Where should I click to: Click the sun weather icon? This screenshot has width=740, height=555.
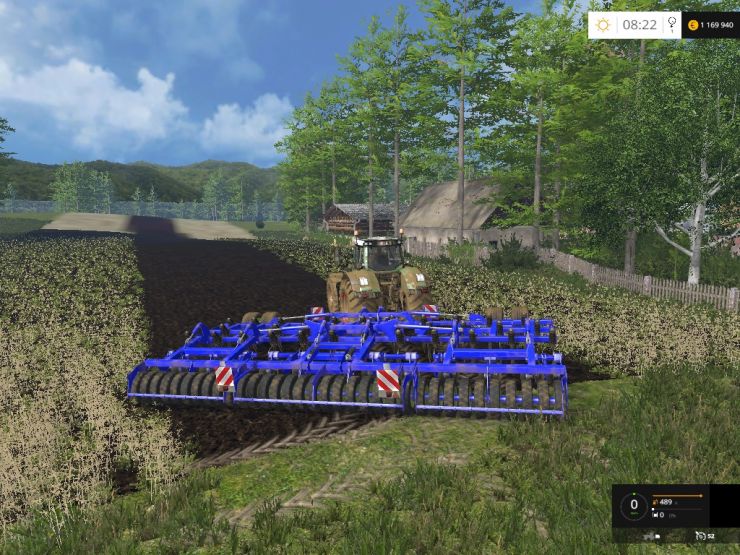604,25
